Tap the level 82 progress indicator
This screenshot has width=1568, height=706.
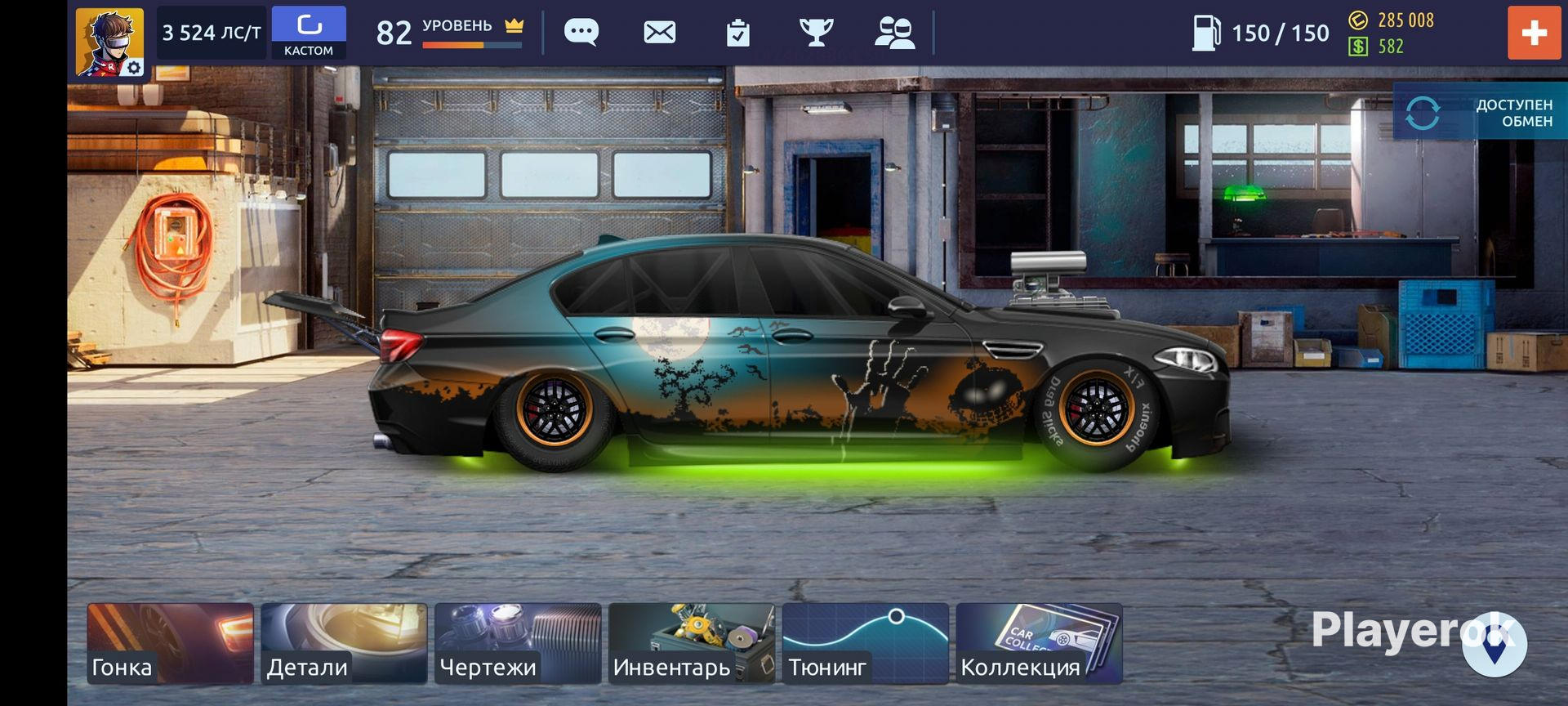pos(449,33)
